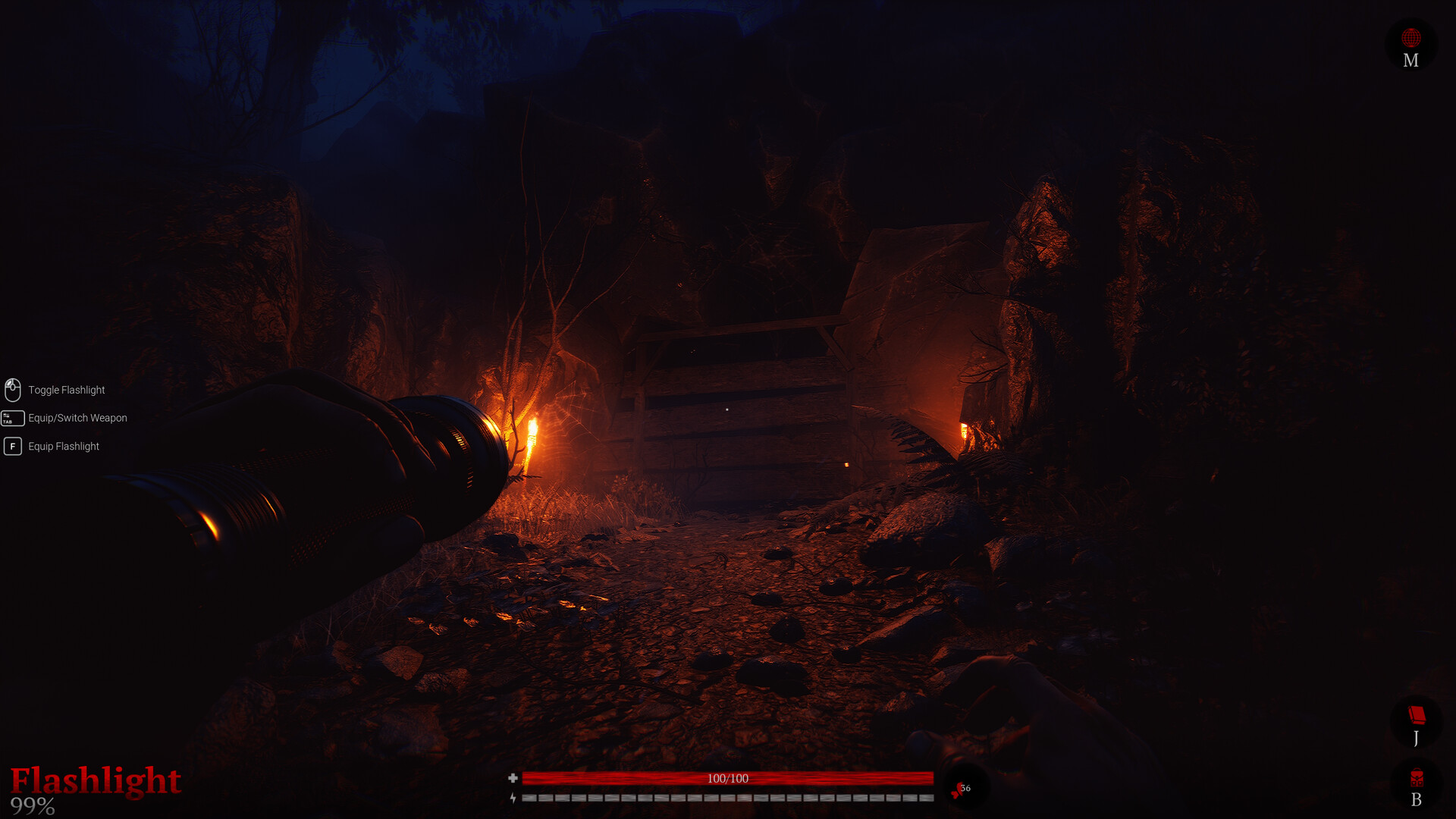This screenshot has width=1456, height=819.
Task: Click the ammo counter showing 36
Action: click(965, 787)
